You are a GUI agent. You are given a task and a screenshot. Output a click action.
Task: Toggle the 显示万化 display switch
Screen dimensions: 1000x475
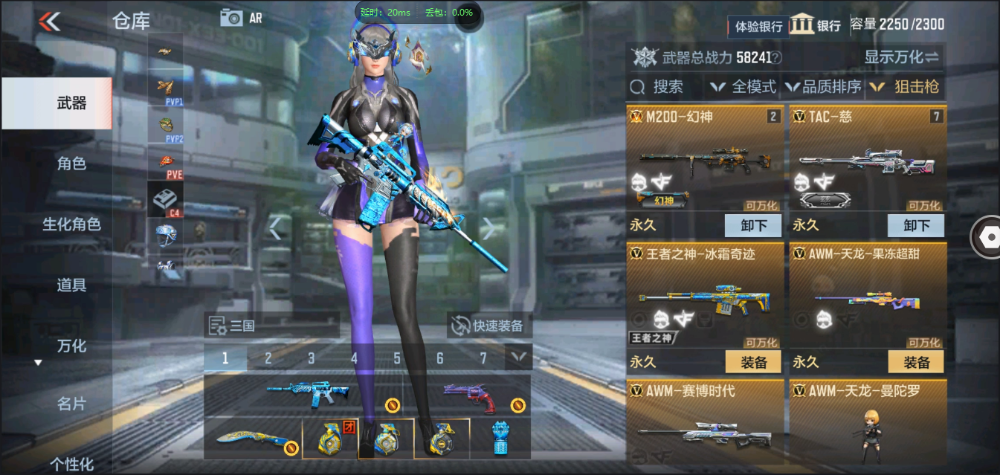click(x=902, y=57)
